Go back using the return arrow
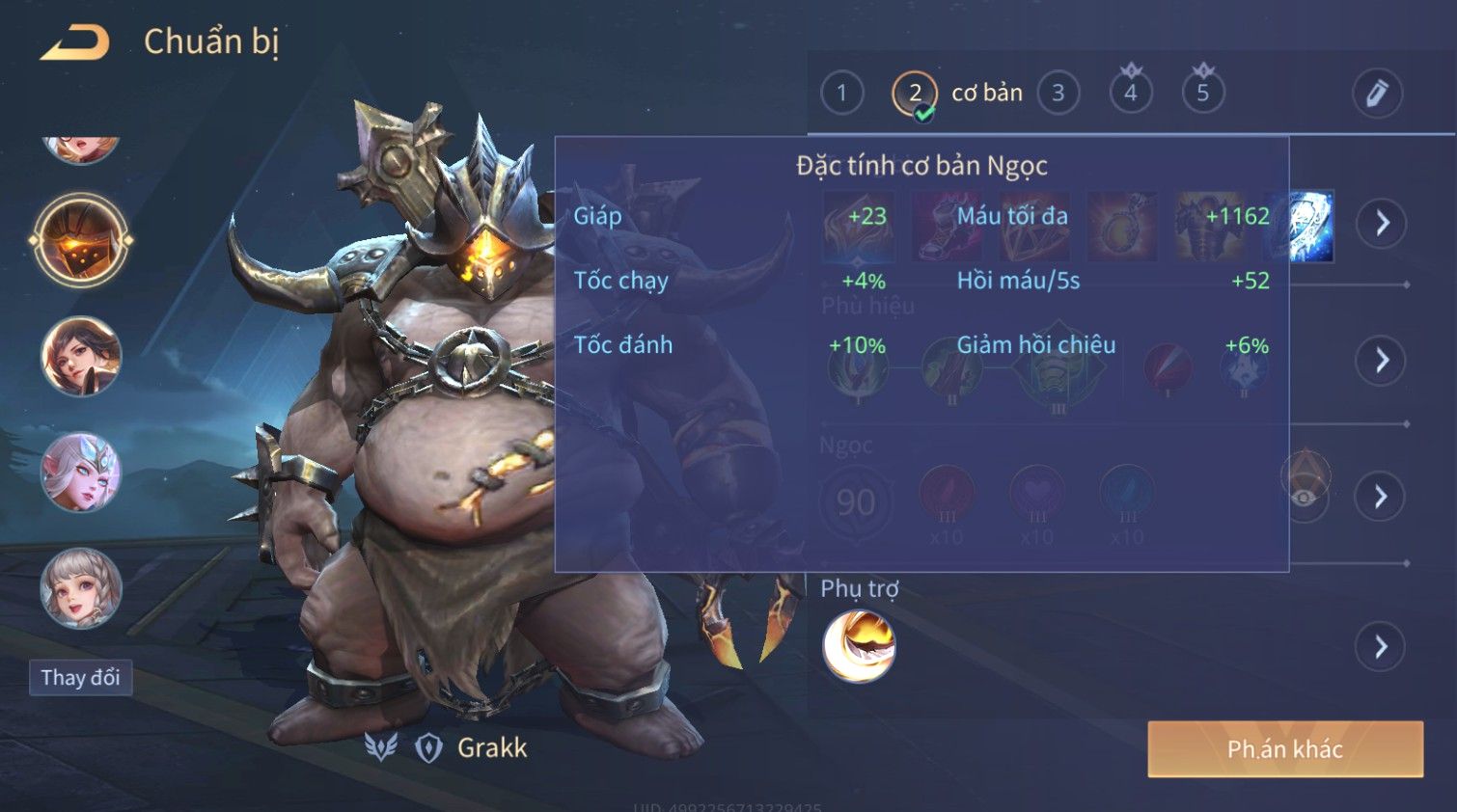This screenshot has height=812, width=1457. [75, 42]
